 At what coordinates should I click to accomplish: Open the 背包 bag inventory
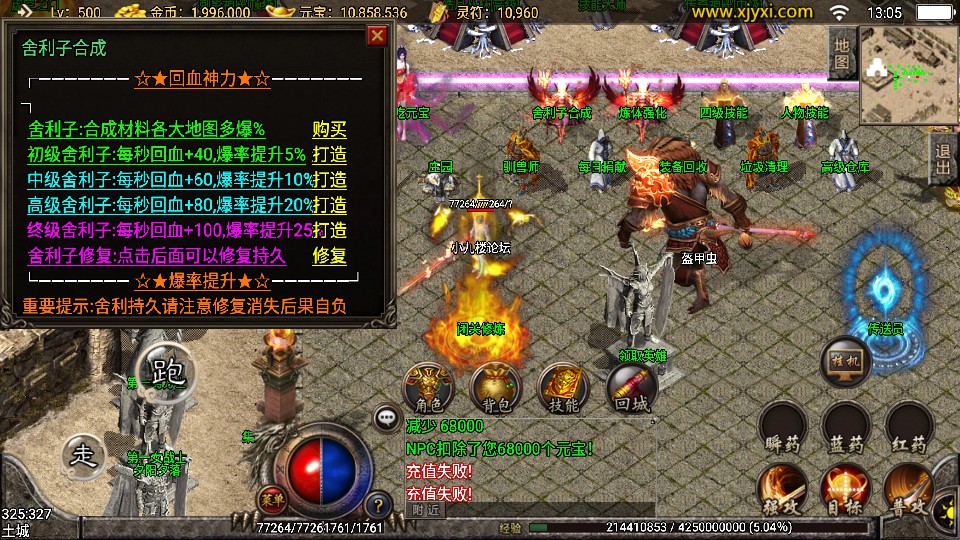point(495,388)
